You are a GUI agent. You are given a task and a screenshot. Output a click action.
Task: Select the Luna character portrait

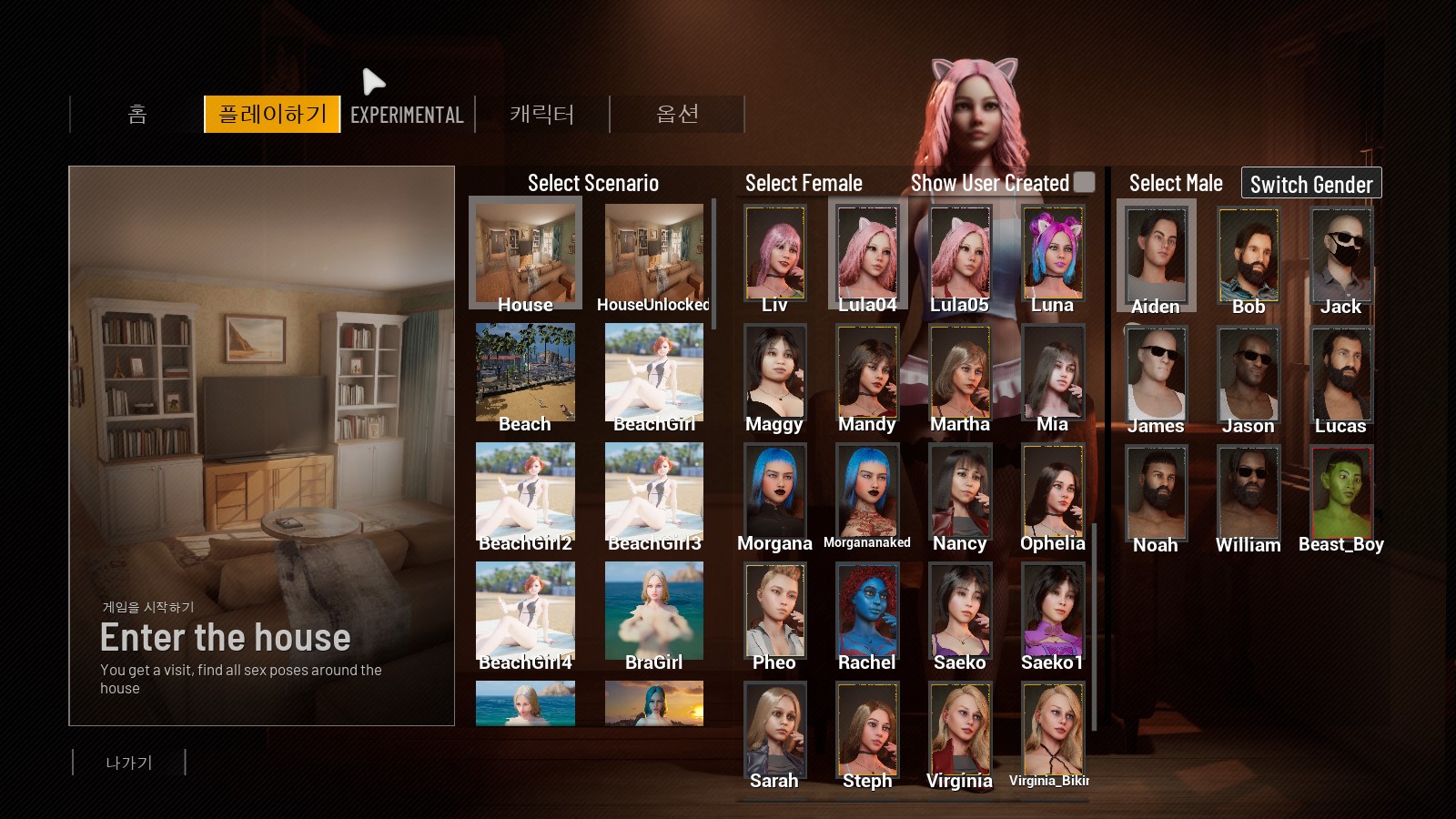pyautogui.click(x=1052, y=253)
